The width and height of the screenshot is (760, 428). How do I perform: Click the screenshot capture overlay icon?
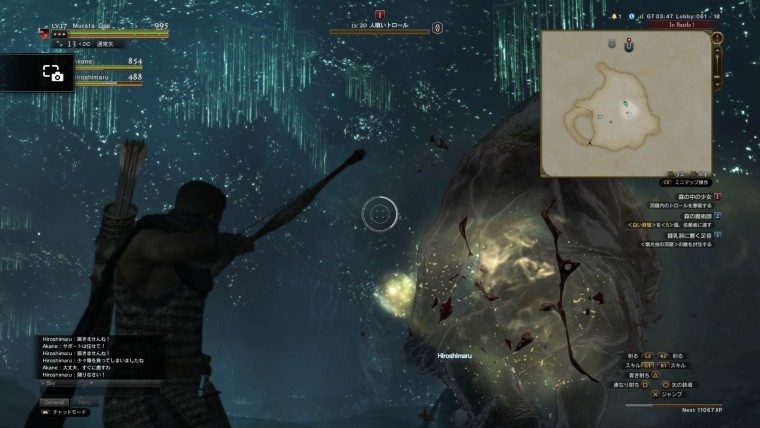tap(52, 73)
